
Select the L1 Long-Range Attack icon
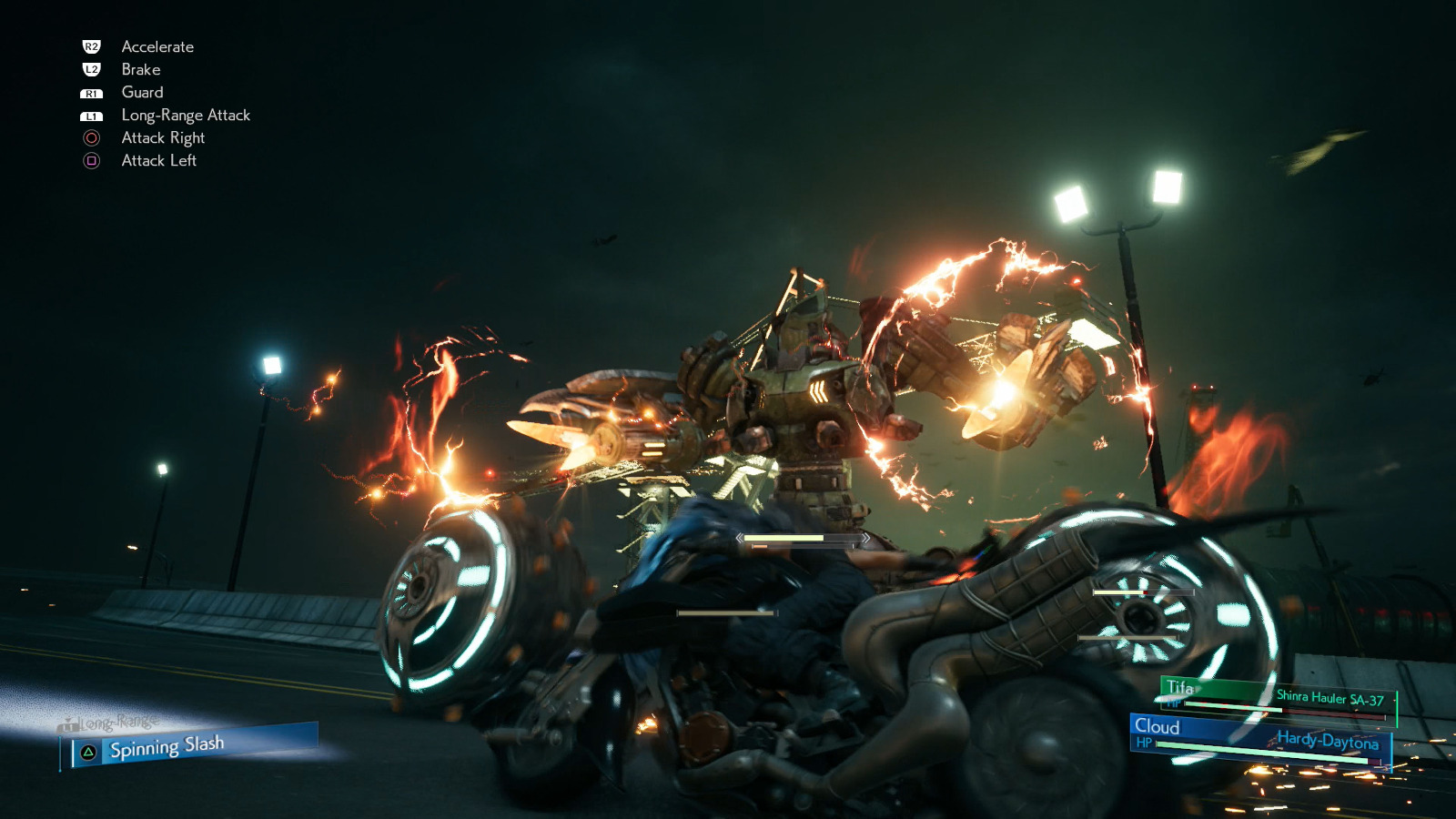(x=91, y=115)
